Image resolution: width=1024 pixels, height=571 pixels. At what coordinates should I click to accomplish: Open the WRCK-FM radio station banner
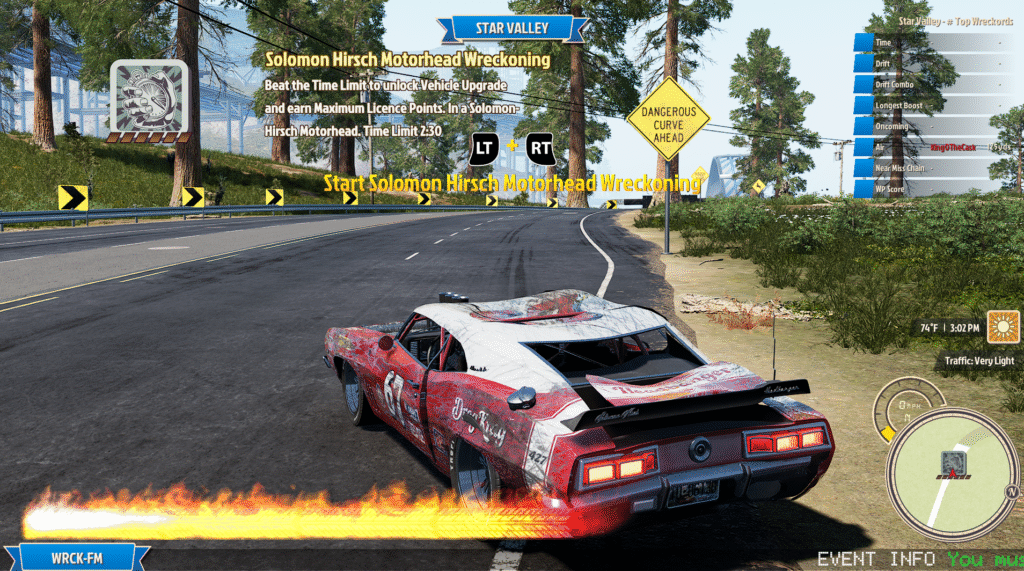pos(77,557)
